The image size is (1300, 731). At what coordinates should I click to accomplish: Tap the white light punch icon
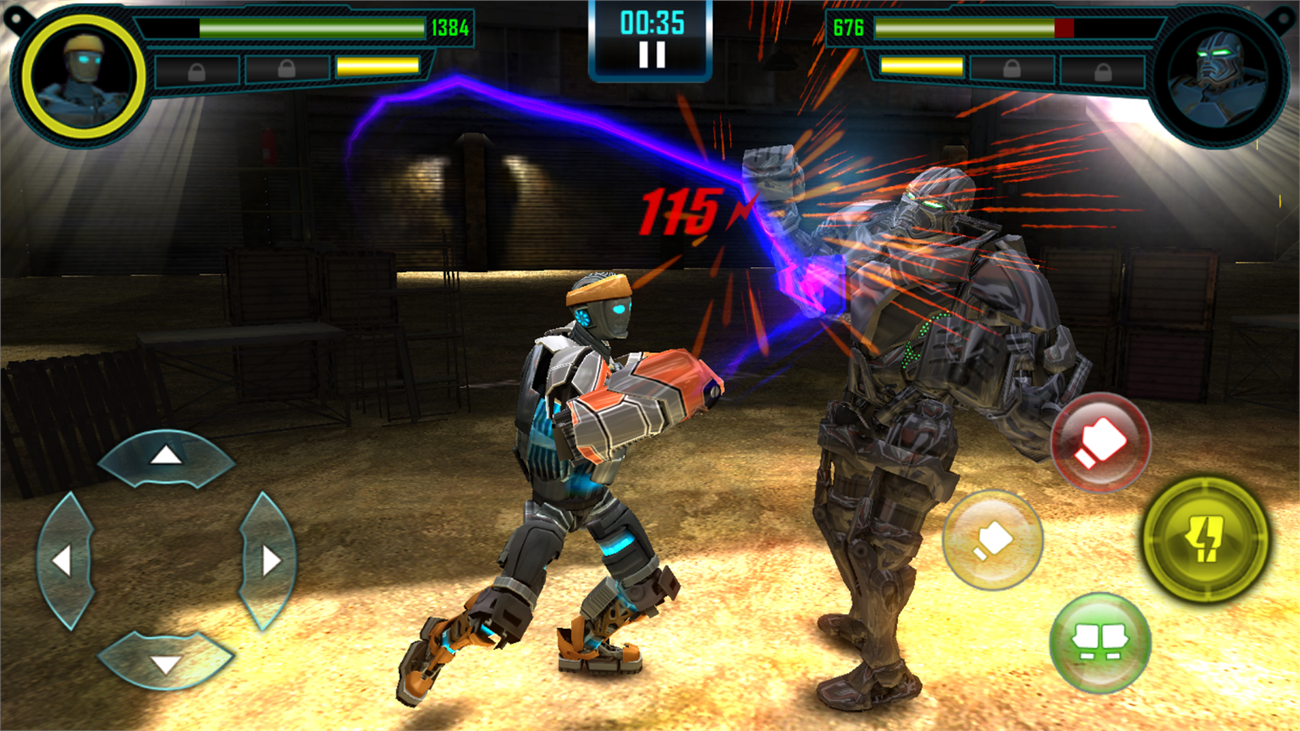point(992,538)
